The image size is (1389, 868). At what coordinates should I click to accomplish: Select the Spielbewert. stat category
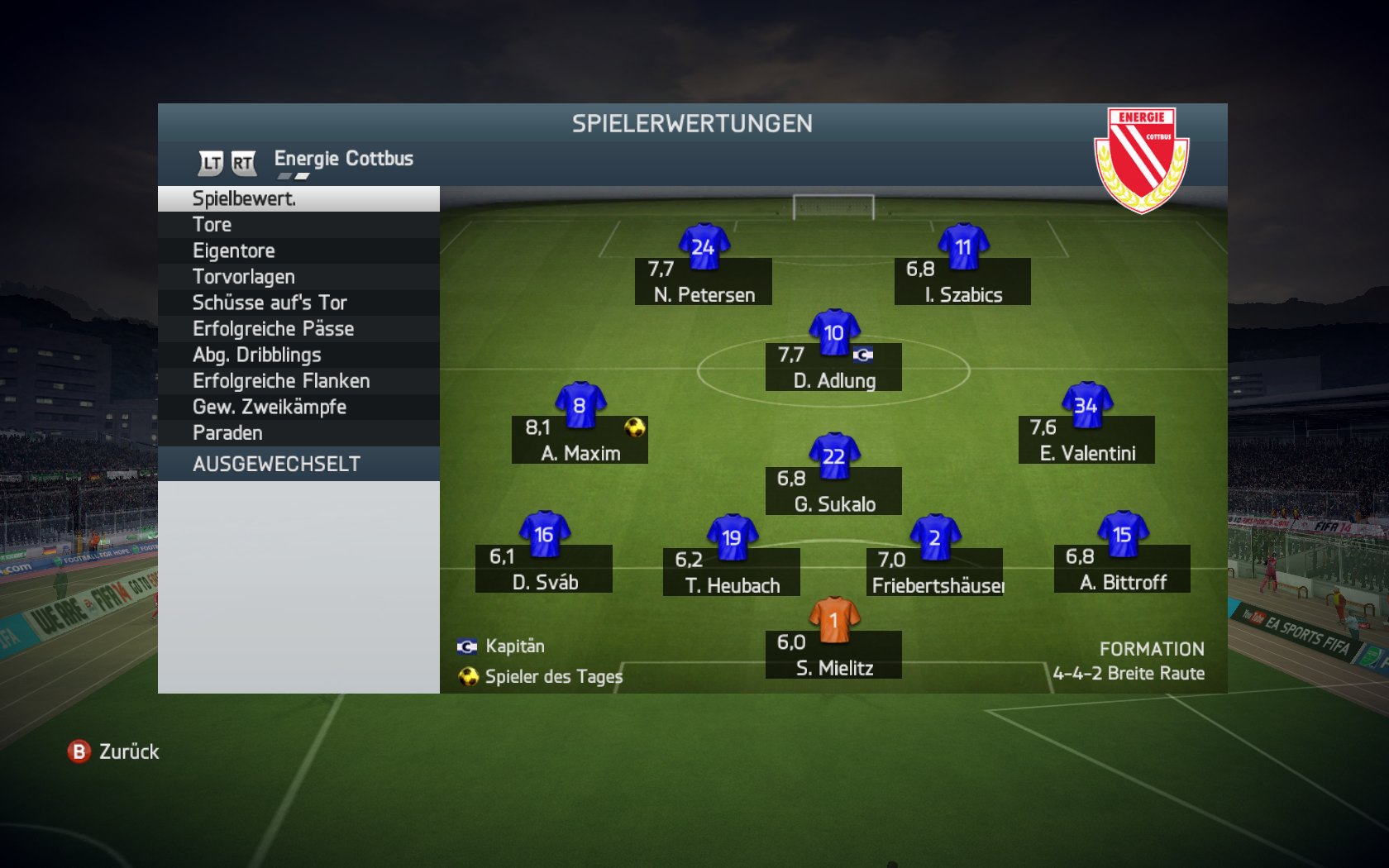[298, 199]
